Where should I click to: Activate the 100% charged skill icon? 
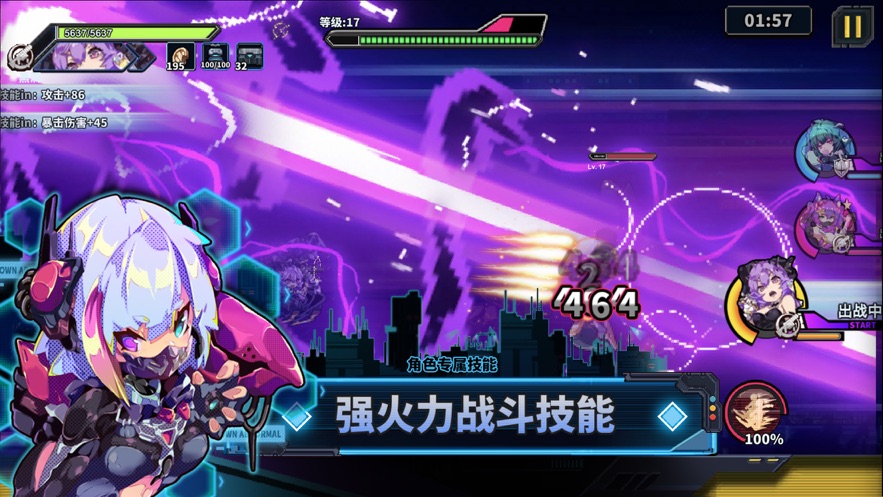tap(756, 412)
